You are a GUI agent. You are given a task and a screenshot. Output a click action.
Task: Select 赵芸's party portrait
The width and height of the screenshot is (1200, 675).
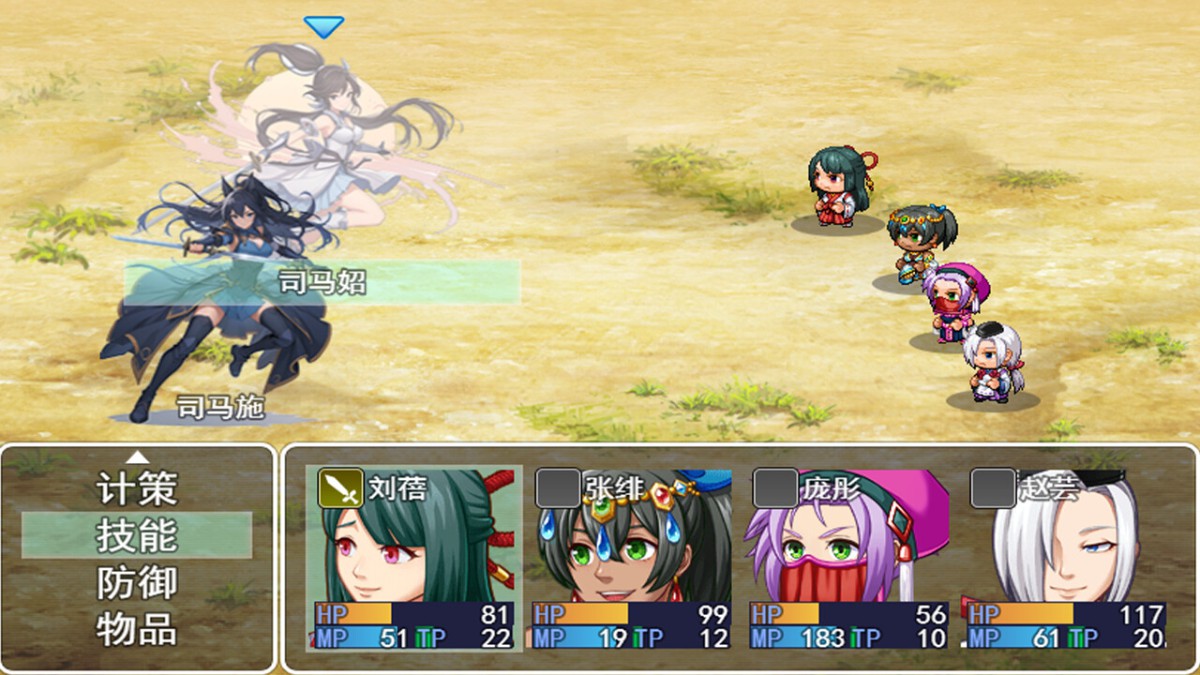pos(1066,545)
